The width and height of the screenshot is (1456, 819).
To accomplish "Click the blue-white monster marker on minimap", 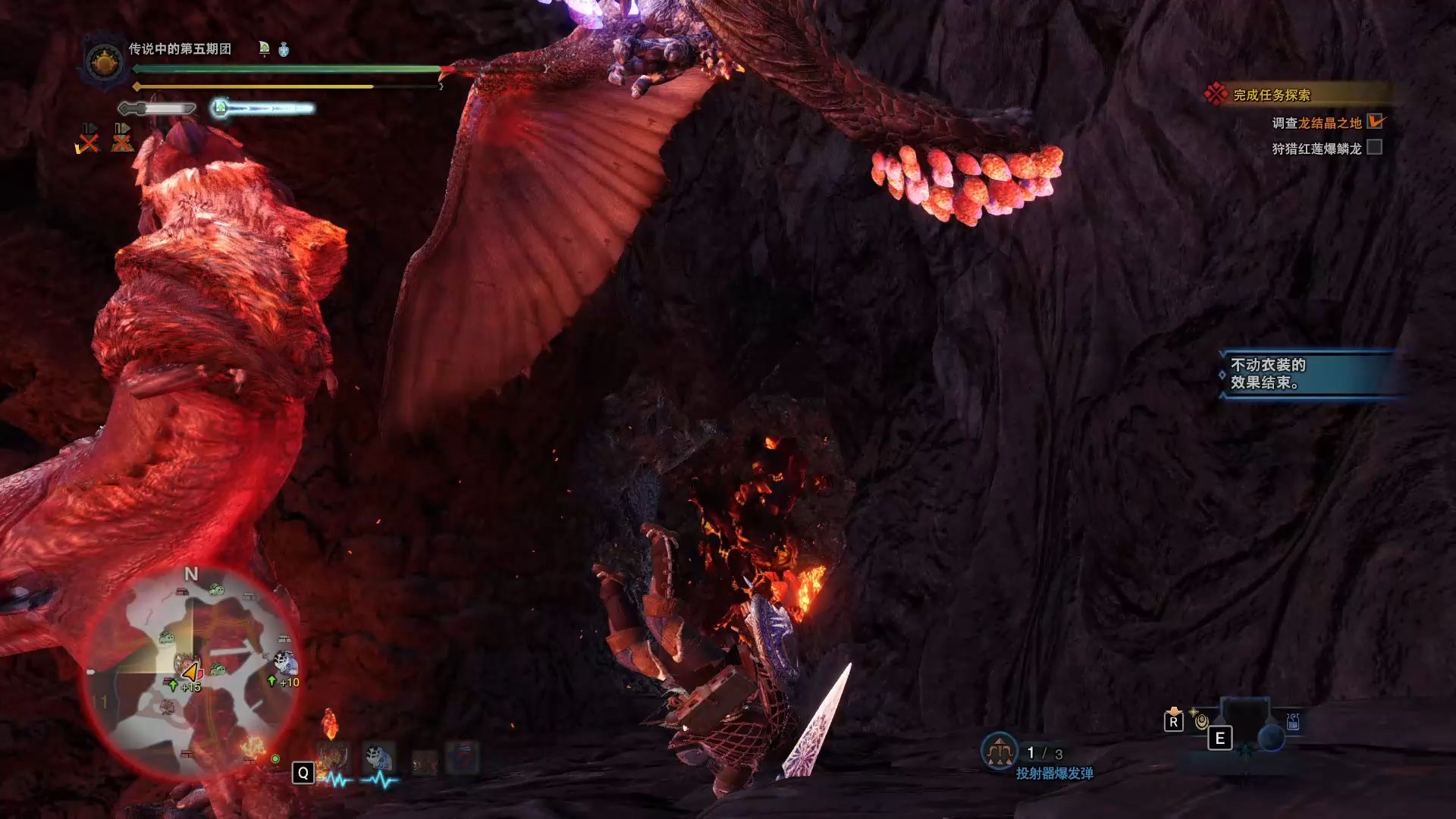I will click(x=285, y=662).
